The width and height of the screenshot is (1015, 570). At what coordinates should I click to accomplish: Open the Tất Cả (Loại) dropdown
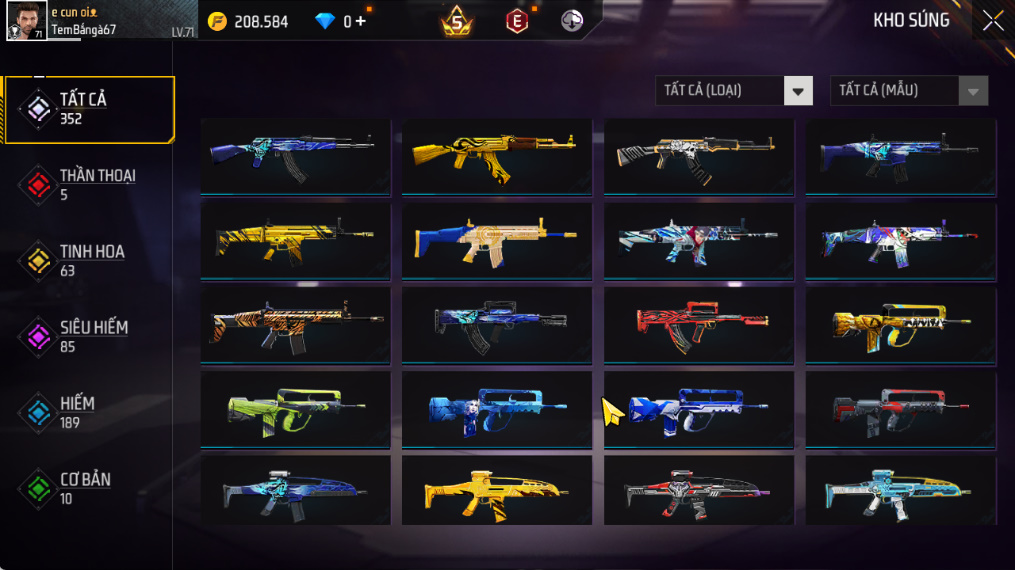coord(733,91)
